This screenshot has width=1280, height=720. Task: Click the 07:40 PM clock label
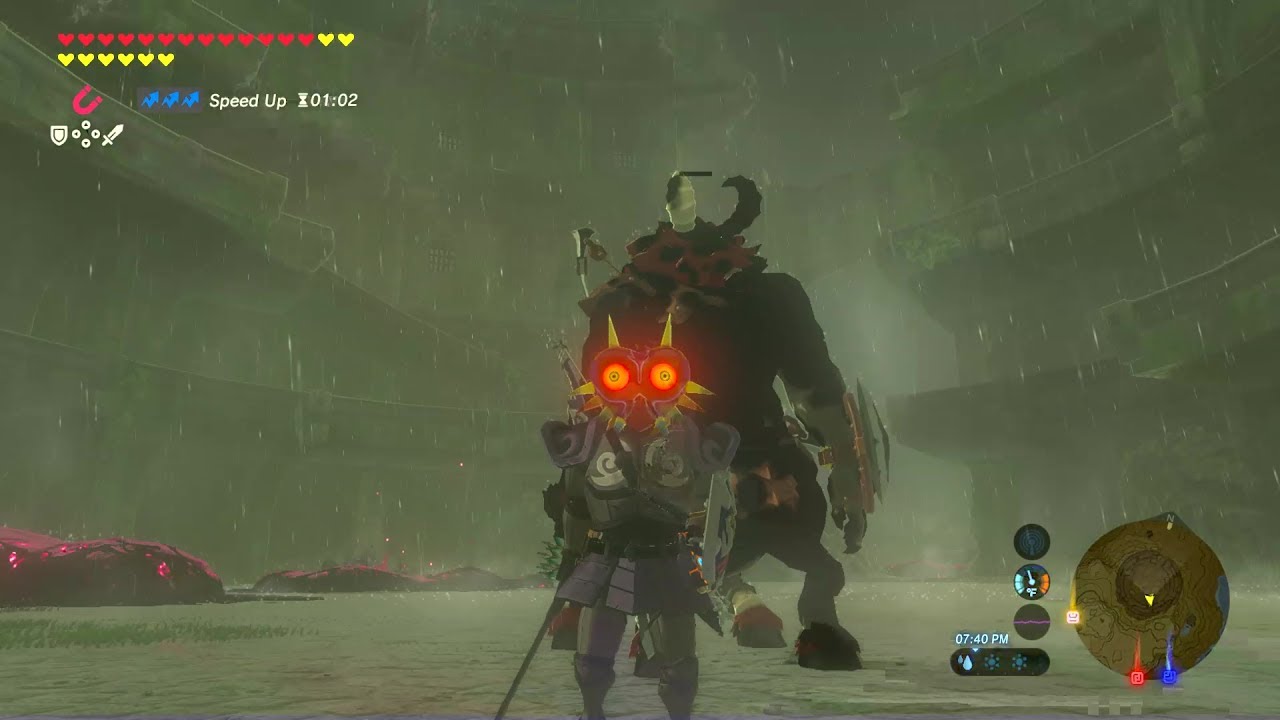point(981,637)
